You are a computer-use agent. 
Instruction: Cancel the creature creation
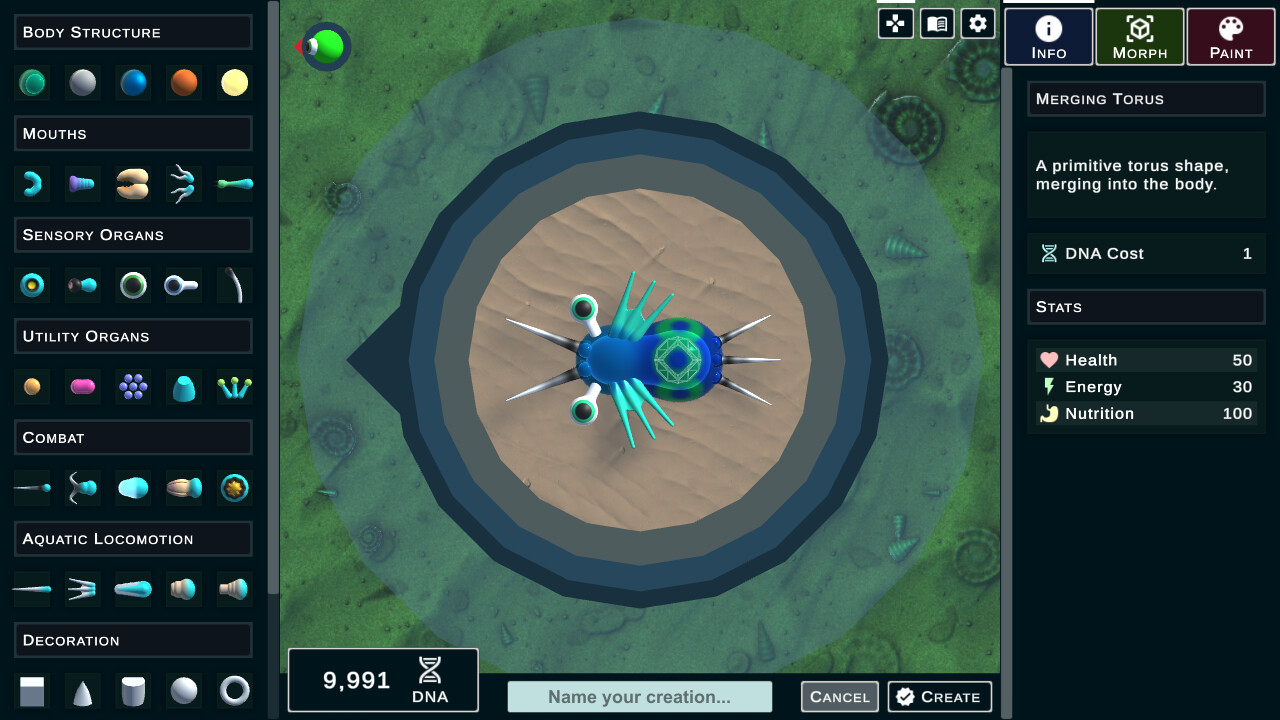[839, 696]
